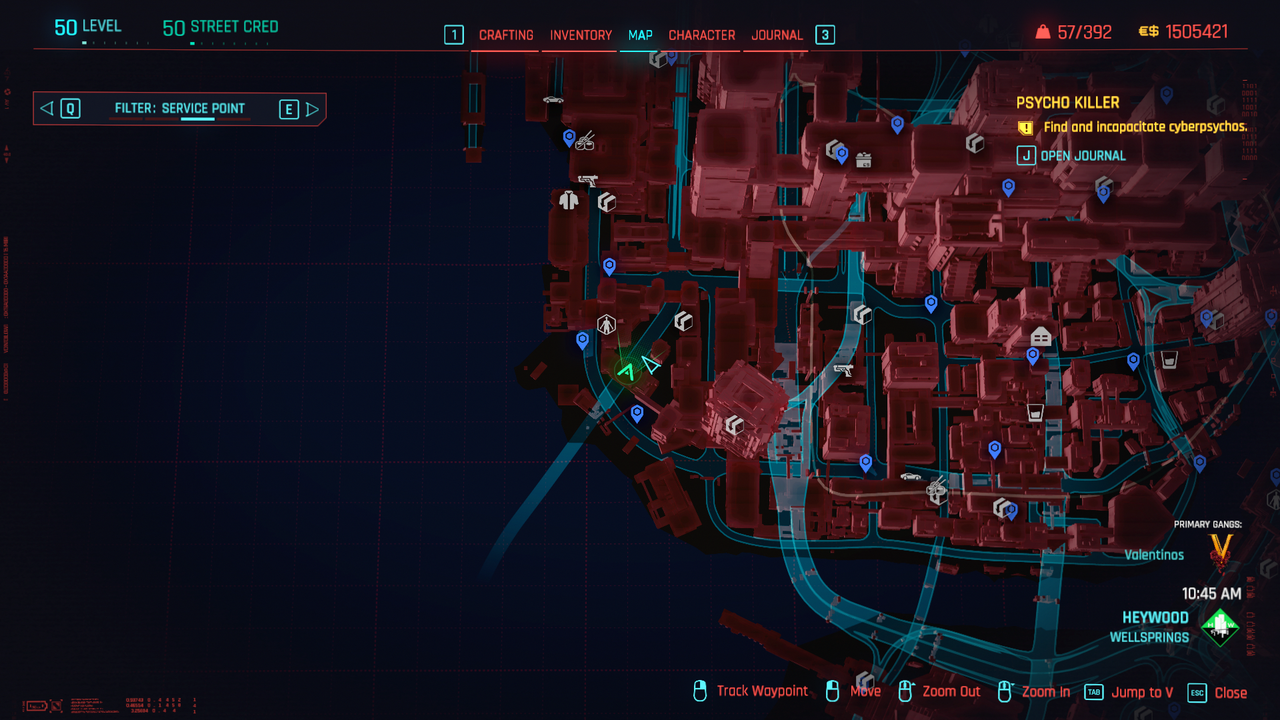This screenshot has height=720, width=1280.
Task: Open the Inventory tab
Action: pos(581,35)
